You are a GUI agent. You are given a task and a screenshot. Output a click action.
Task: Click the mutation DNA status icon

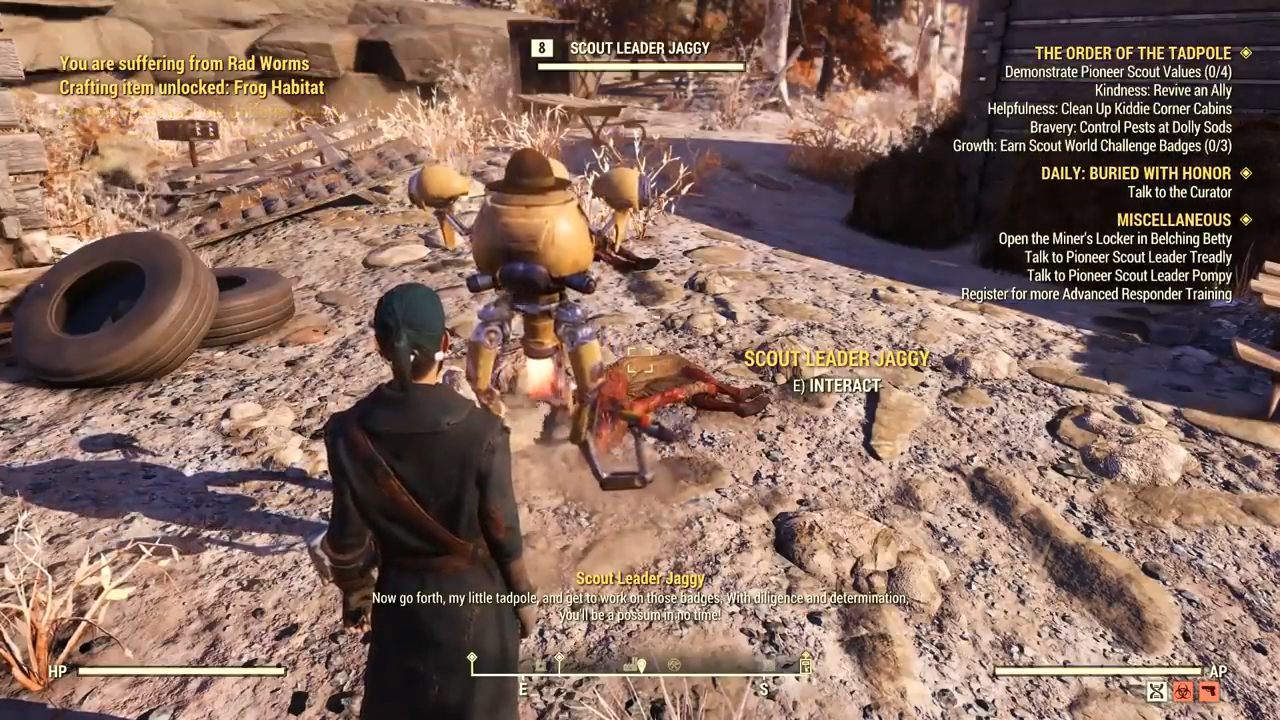1157,690
